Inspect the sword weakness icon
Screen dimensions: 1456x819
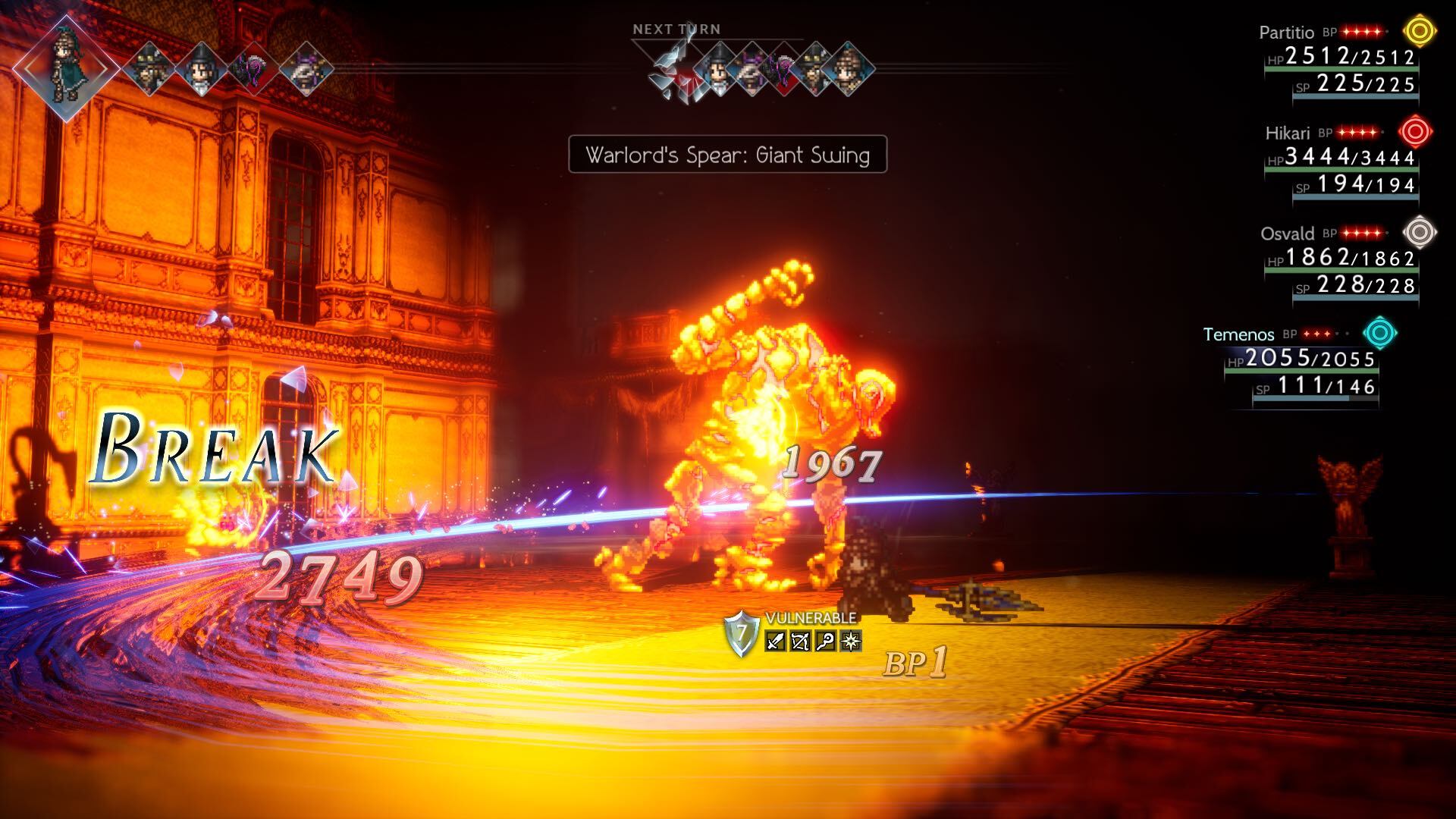pyautogui.click(x=775, y=642)
